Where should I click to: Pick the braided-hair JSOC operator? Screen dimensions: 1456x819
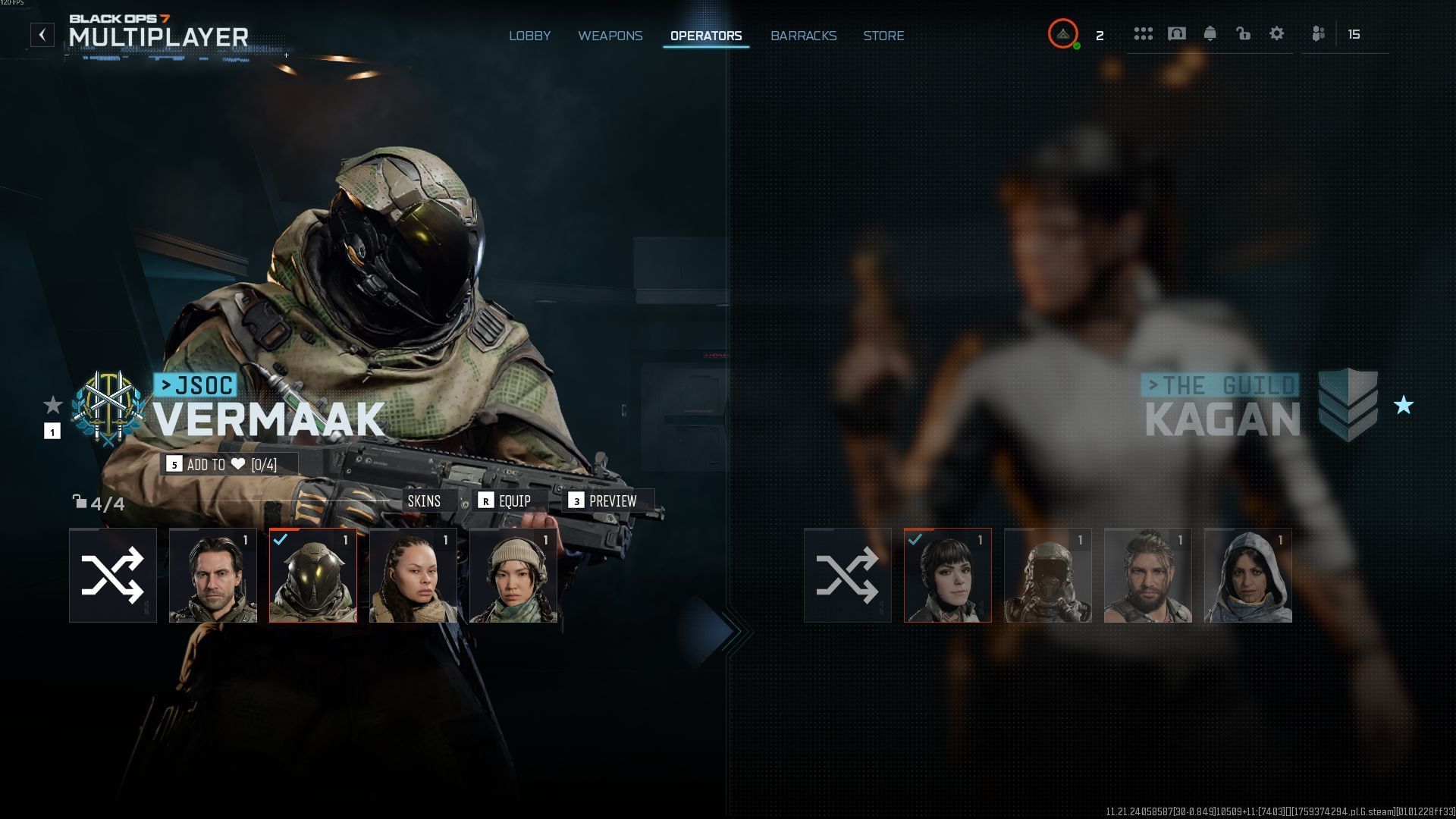tap(413, 576)
